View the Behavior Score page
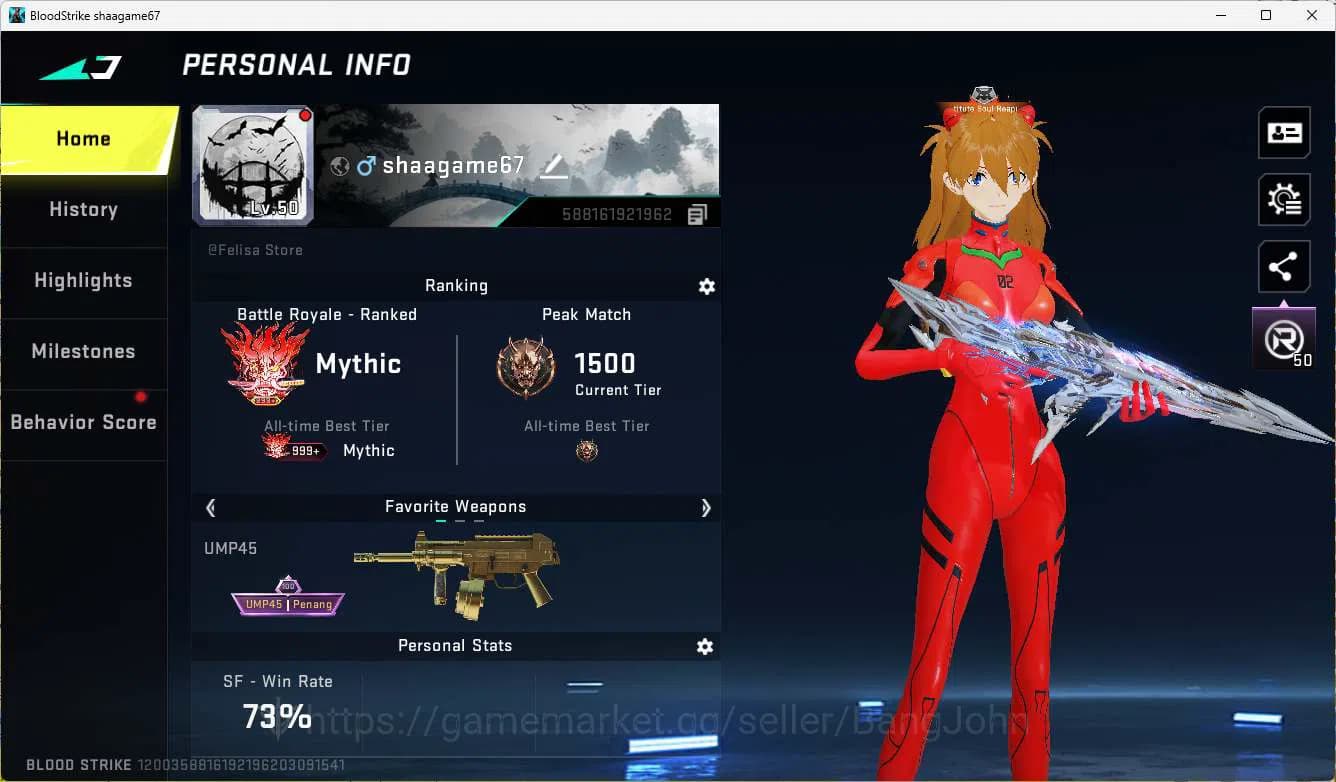The image size is (1336, 782). pos(83,422)
